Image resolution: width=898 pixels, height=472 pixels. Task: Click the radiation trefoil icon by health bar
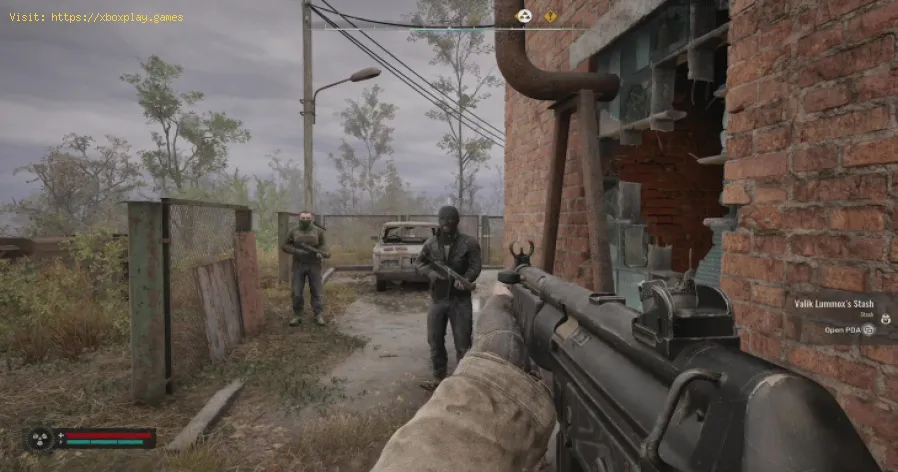tap(42, 439)
